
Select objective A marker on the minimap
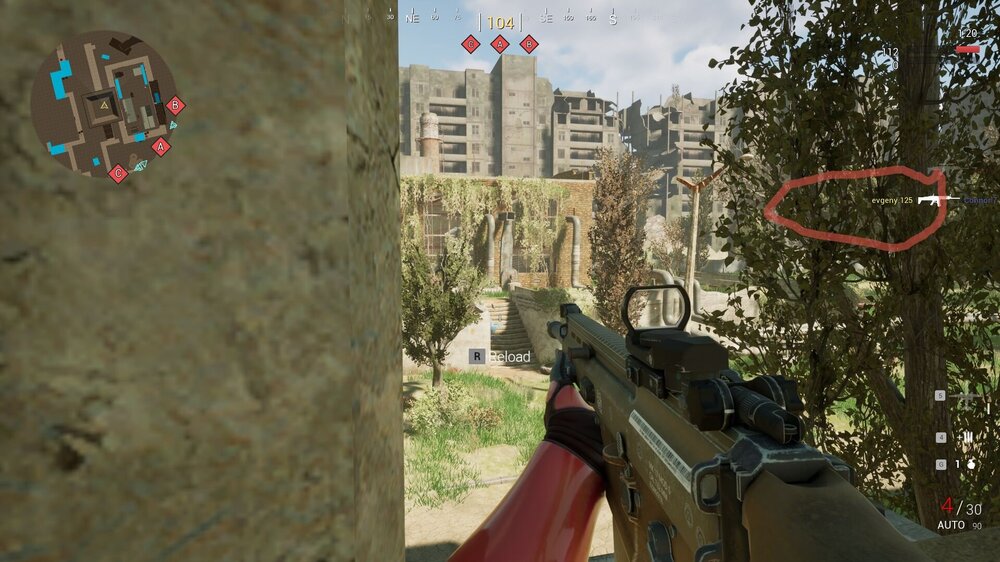(x=160, y=146)
